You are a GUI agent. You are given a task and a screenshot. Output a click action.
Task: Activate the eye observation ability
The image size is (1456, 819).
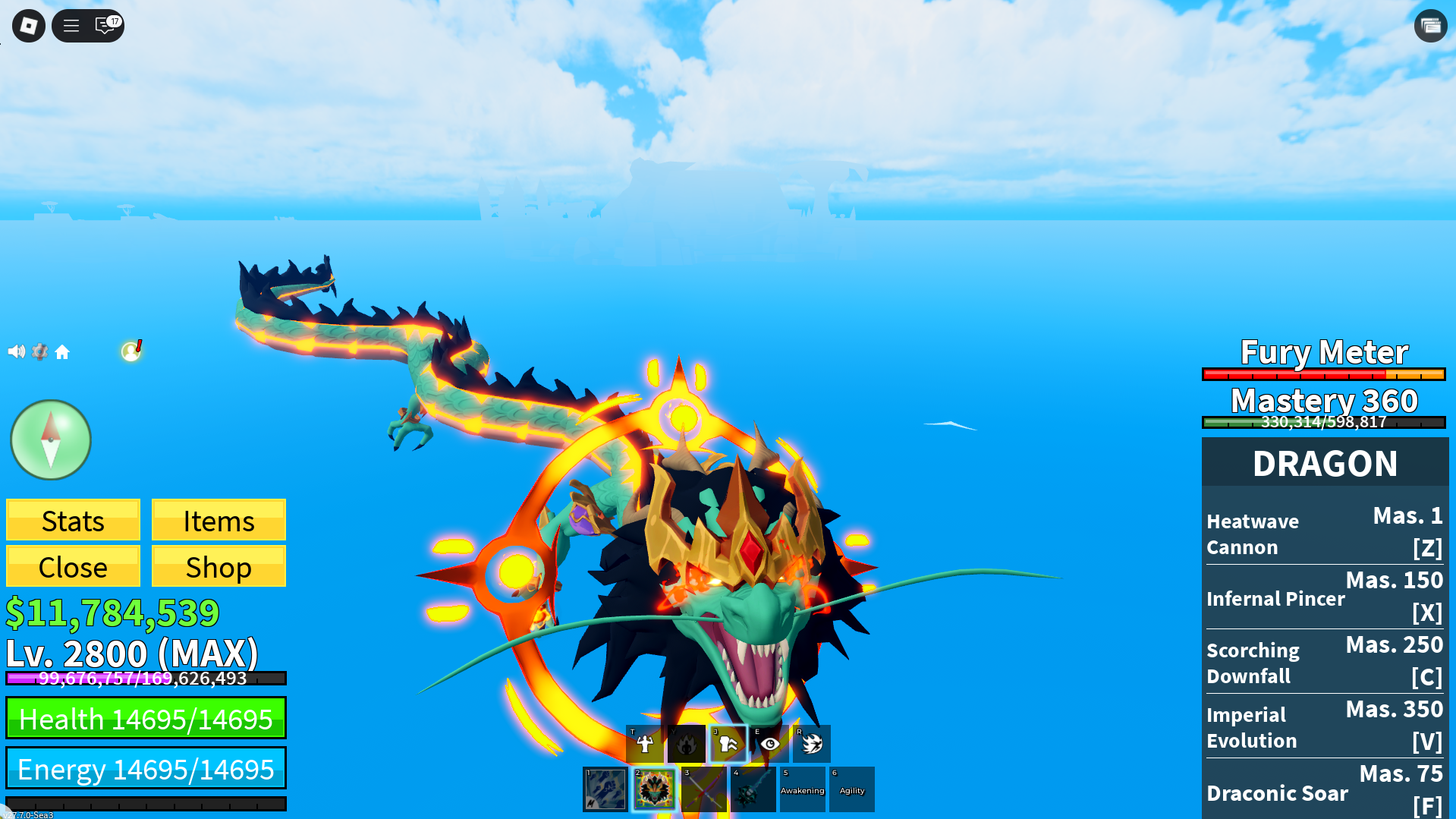[770, 744]
